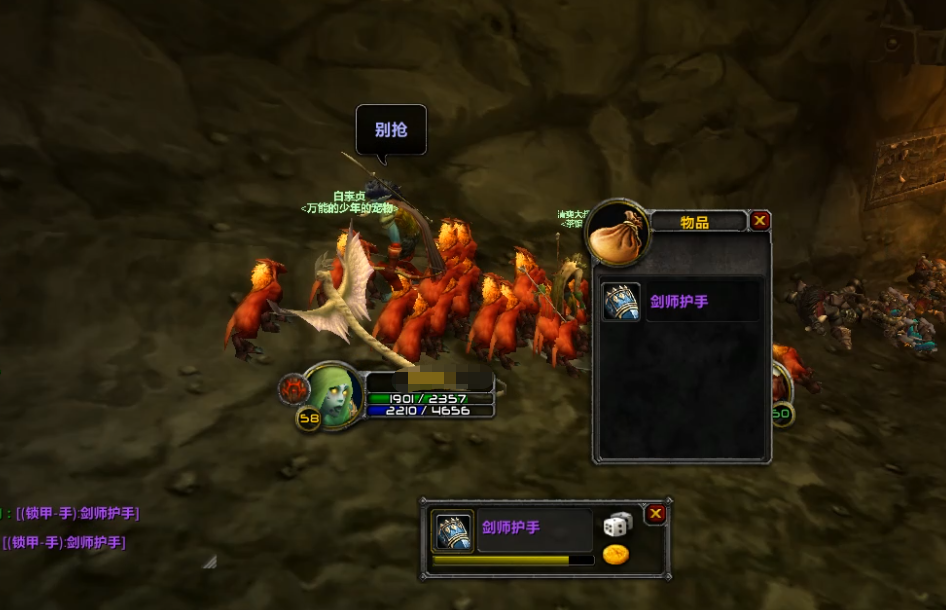Roll Need with the dice button

point(617,524)
